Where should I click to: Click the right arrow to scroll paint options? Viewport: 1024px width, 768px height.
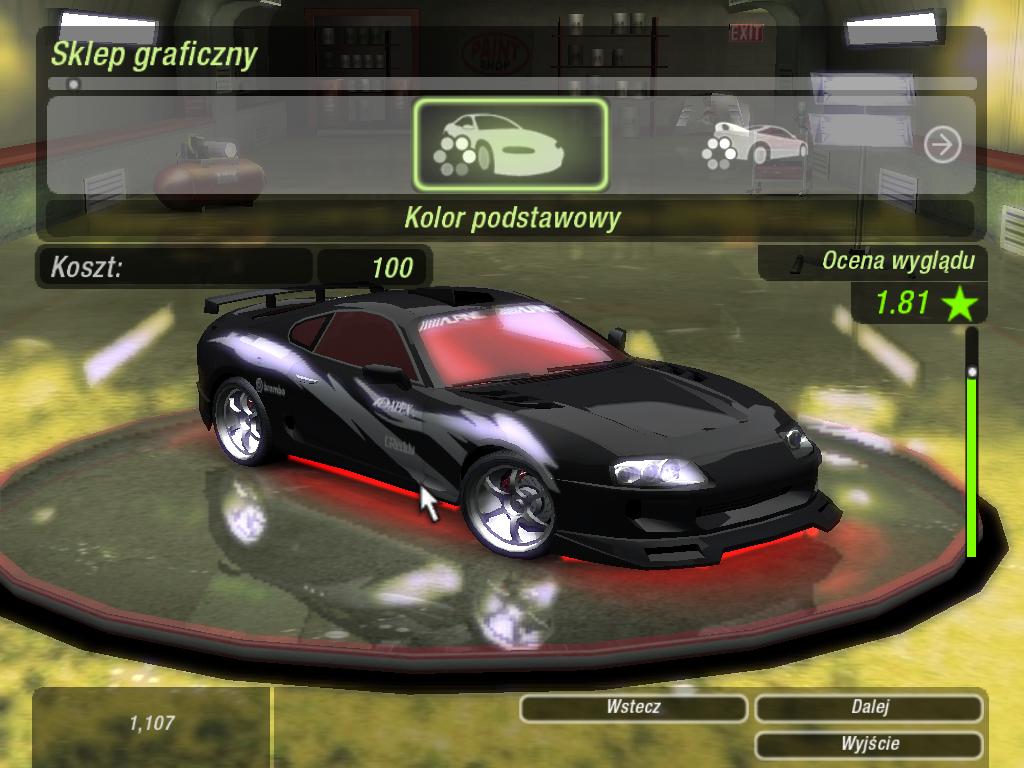pos(941,146)
